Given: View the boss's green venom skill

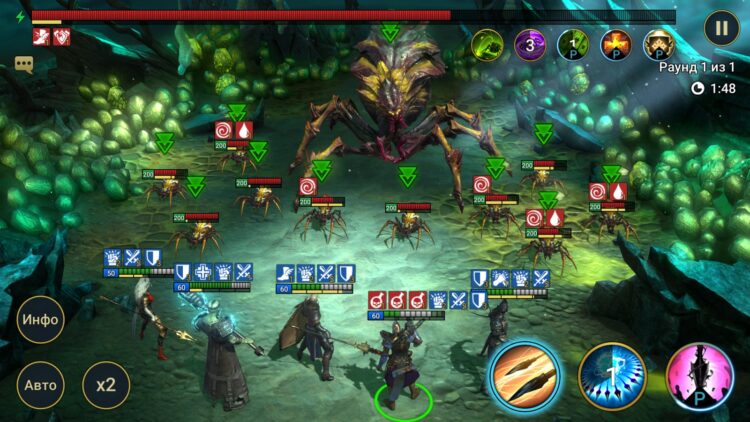Looking at the screenshot, I should click(487, 44).
